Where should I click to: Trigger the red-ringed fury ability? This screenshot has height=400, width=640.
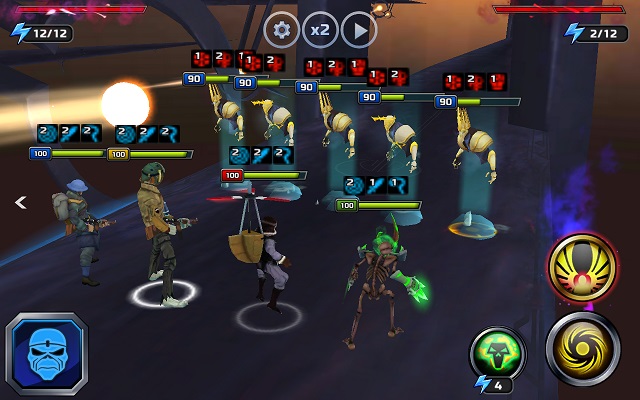click(582, 268)
